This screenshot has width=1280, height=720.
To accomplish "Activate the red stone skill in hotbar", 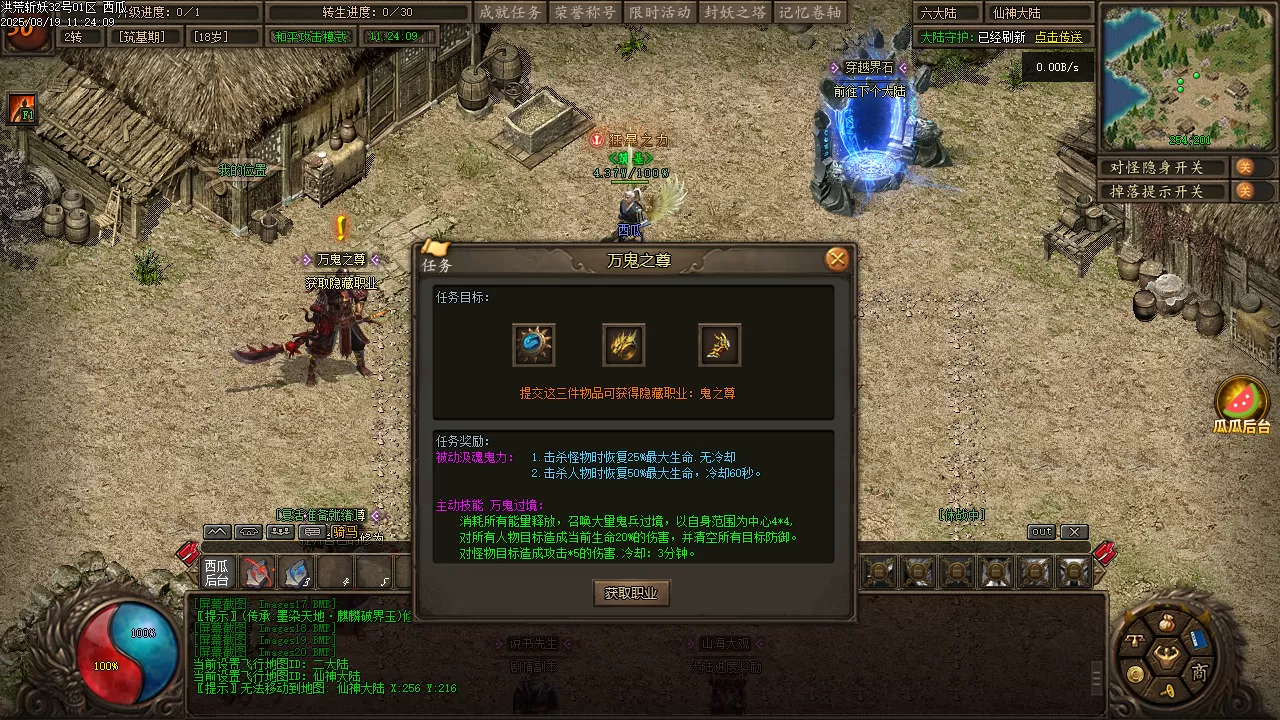I will tap(257, 573).
